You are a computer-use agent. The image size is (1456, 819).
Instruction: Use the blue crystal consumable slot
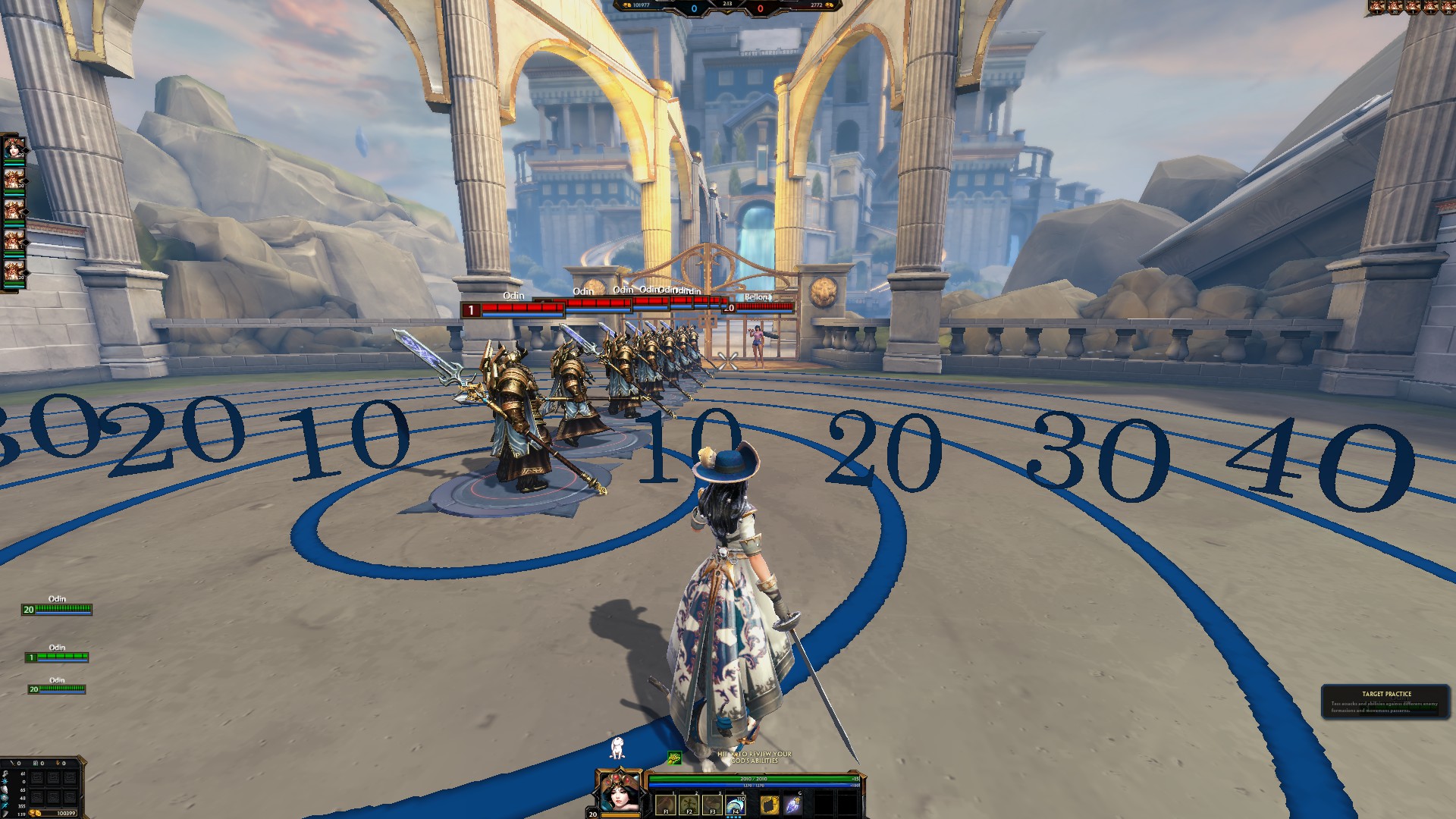pyautogui.click(x=793, y=804)
